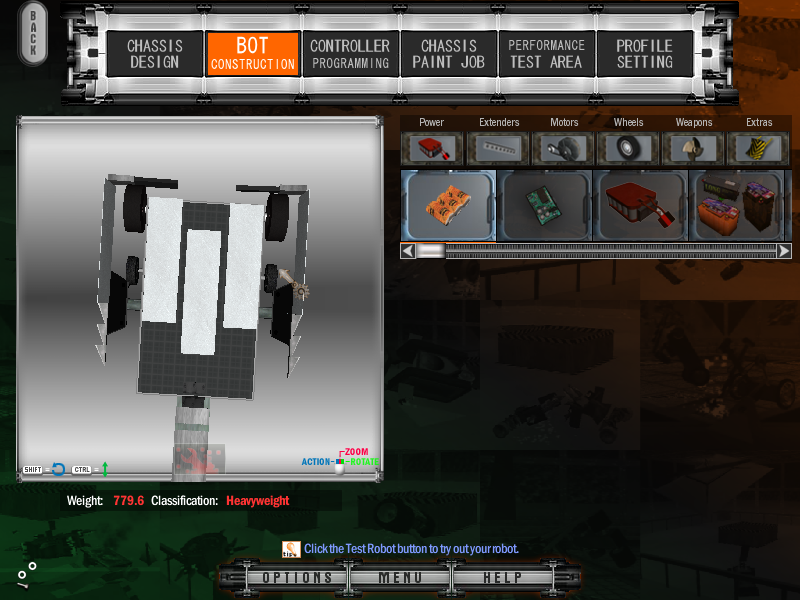Screen dimensions: 800x600
Task: Select the Extras parts category
Action: (x=759, y=148)
